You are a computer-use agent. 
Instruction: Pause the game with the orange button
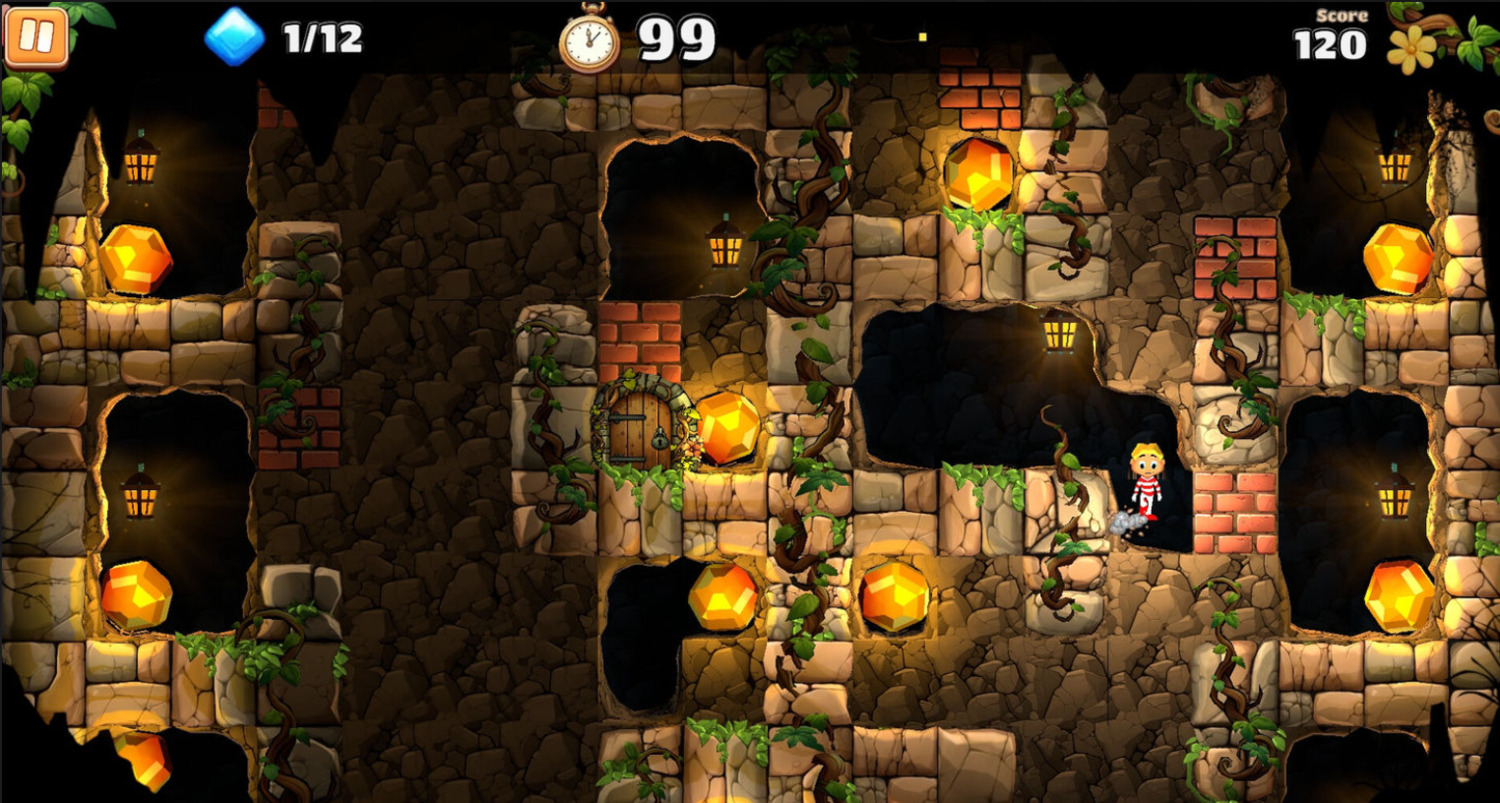pyautogui.click(x=36, y=37)
